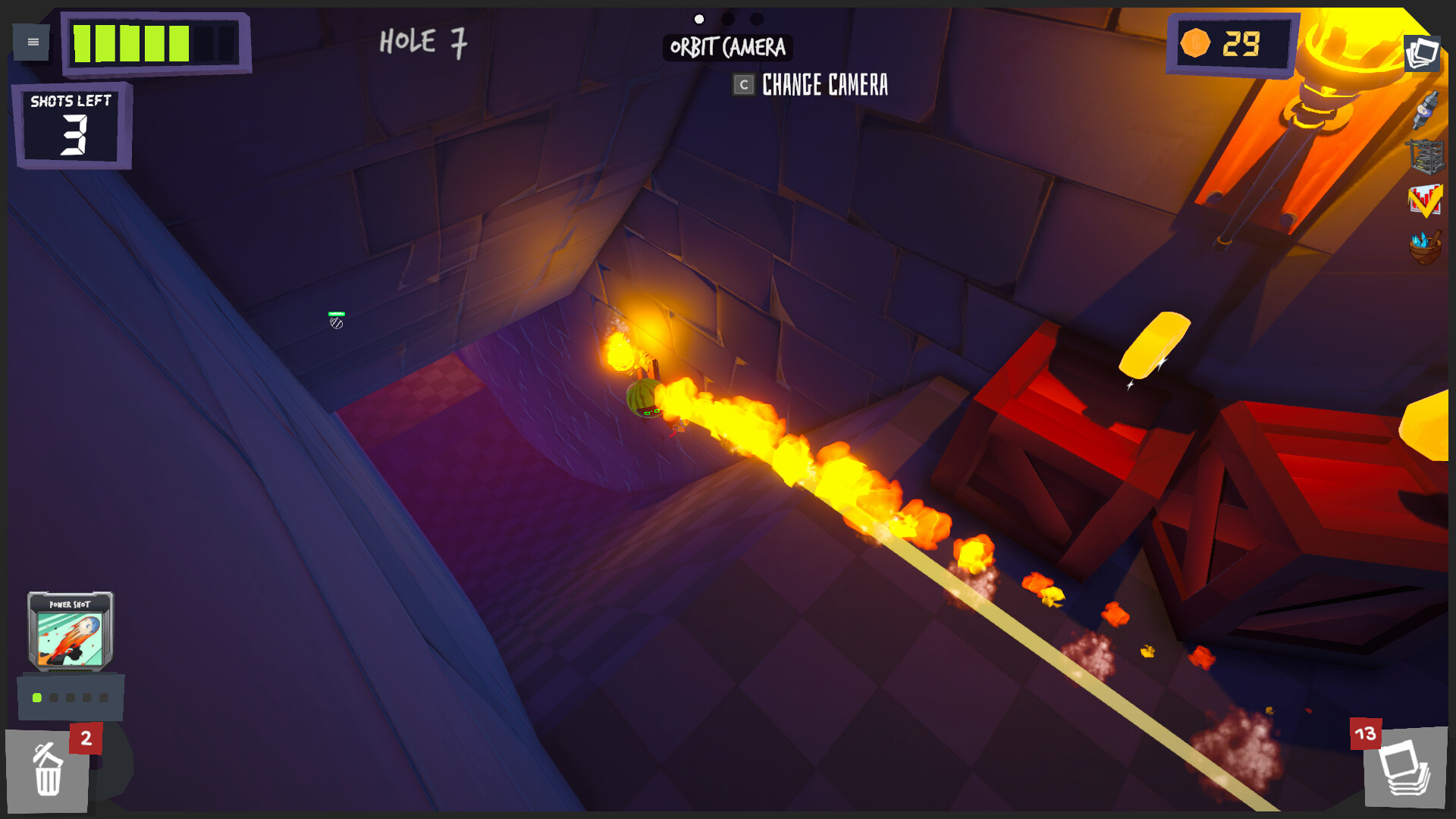Open the hamburger menu at top left
1456x819 pixels.
(x=31, y=42)
